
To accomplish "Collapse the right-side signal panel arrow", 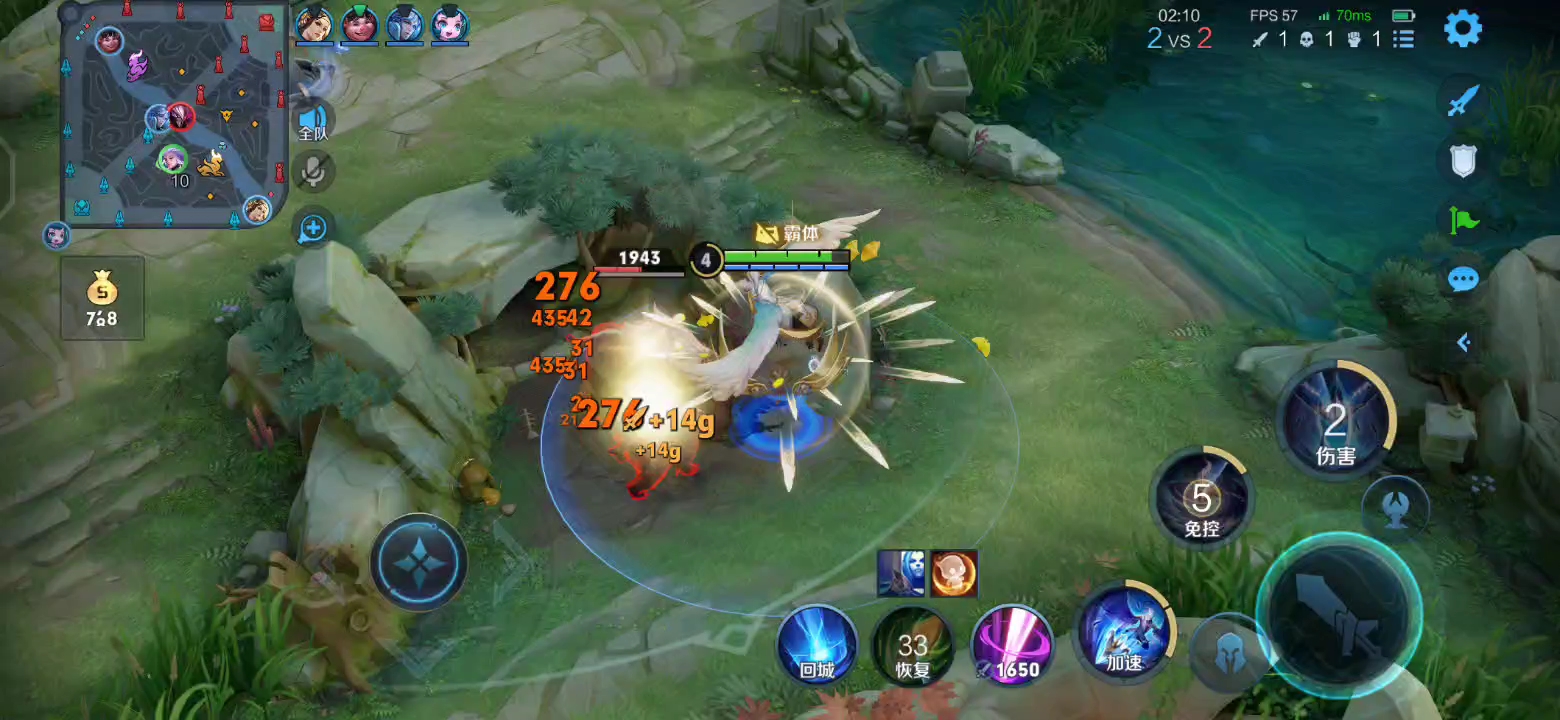I will pyautogui.click(x=1462, y=343).
